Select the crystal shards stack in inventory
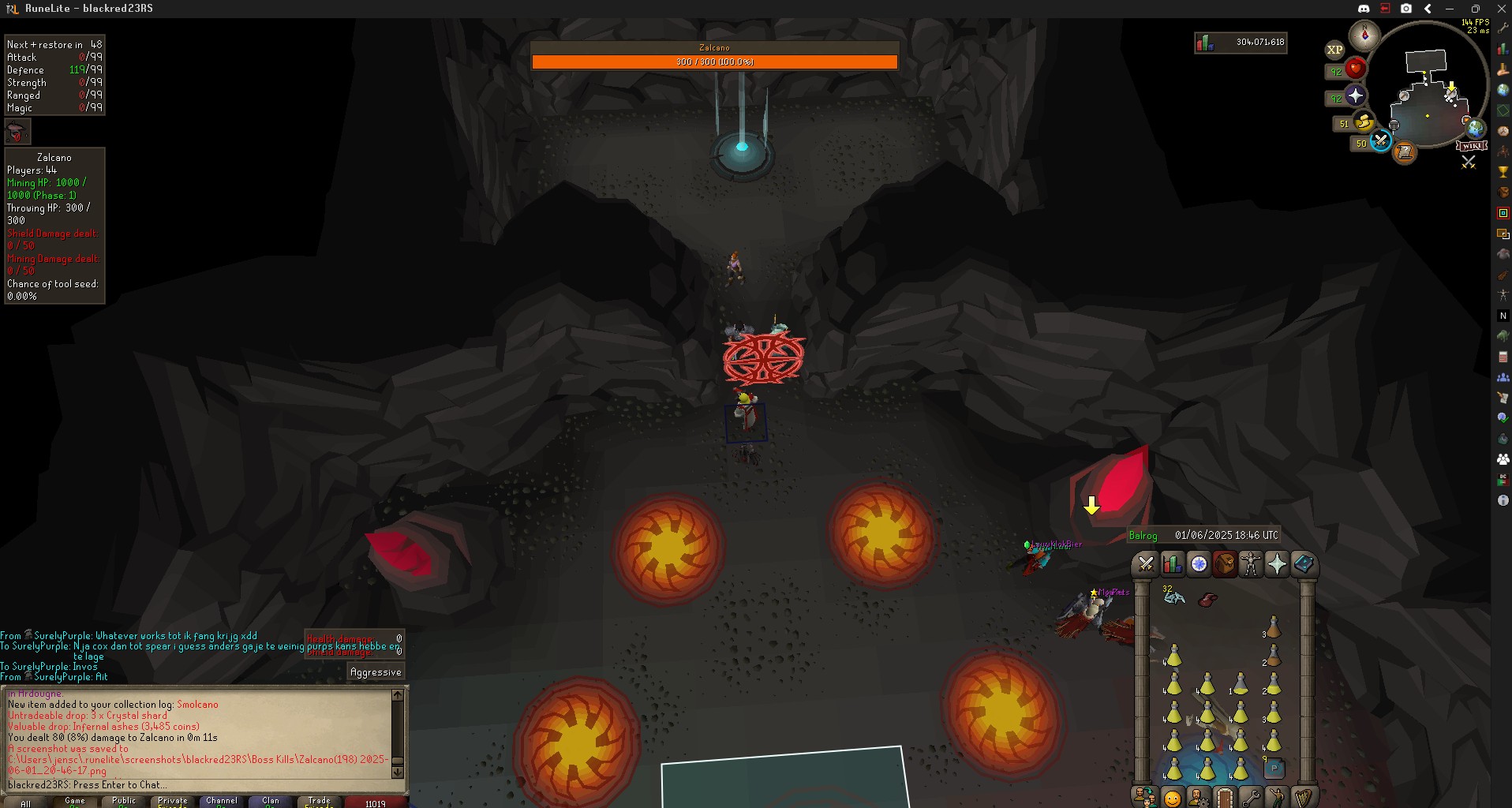 [x=1174, y=597]
